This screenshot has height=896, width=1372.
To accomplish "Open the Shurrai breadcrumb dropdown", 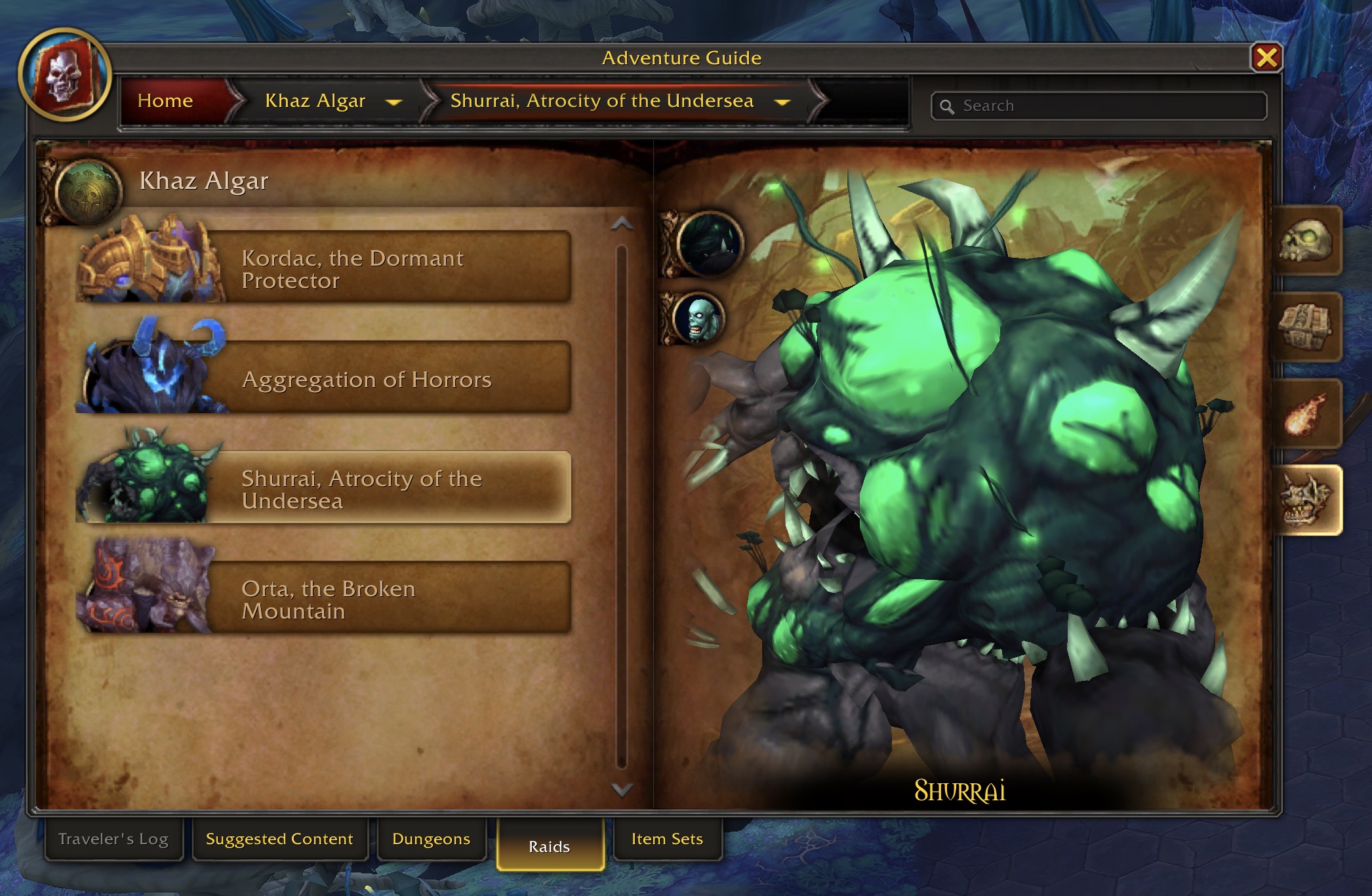I will 782,102.
